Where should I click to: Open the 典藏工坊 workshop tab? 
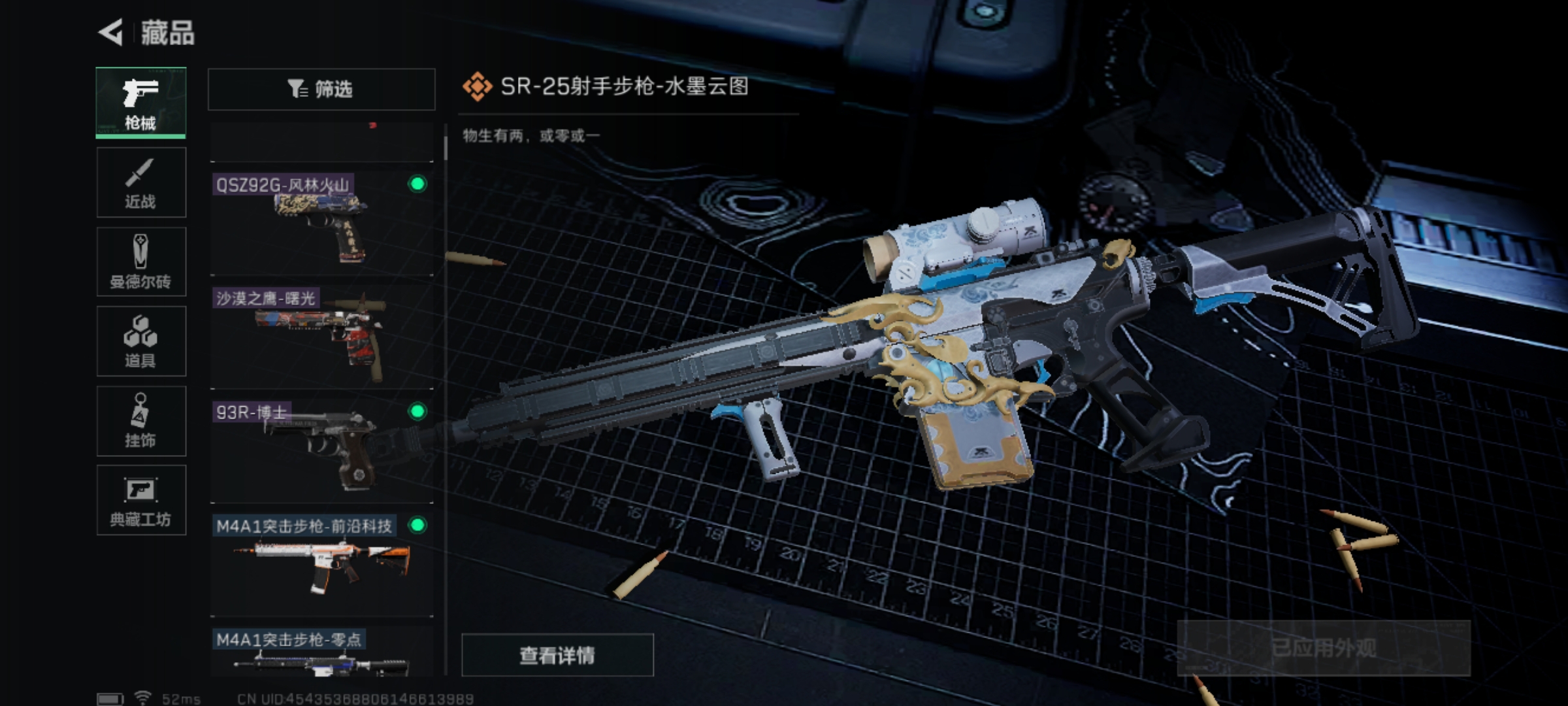pyautogui.click(x=141, y=501)
